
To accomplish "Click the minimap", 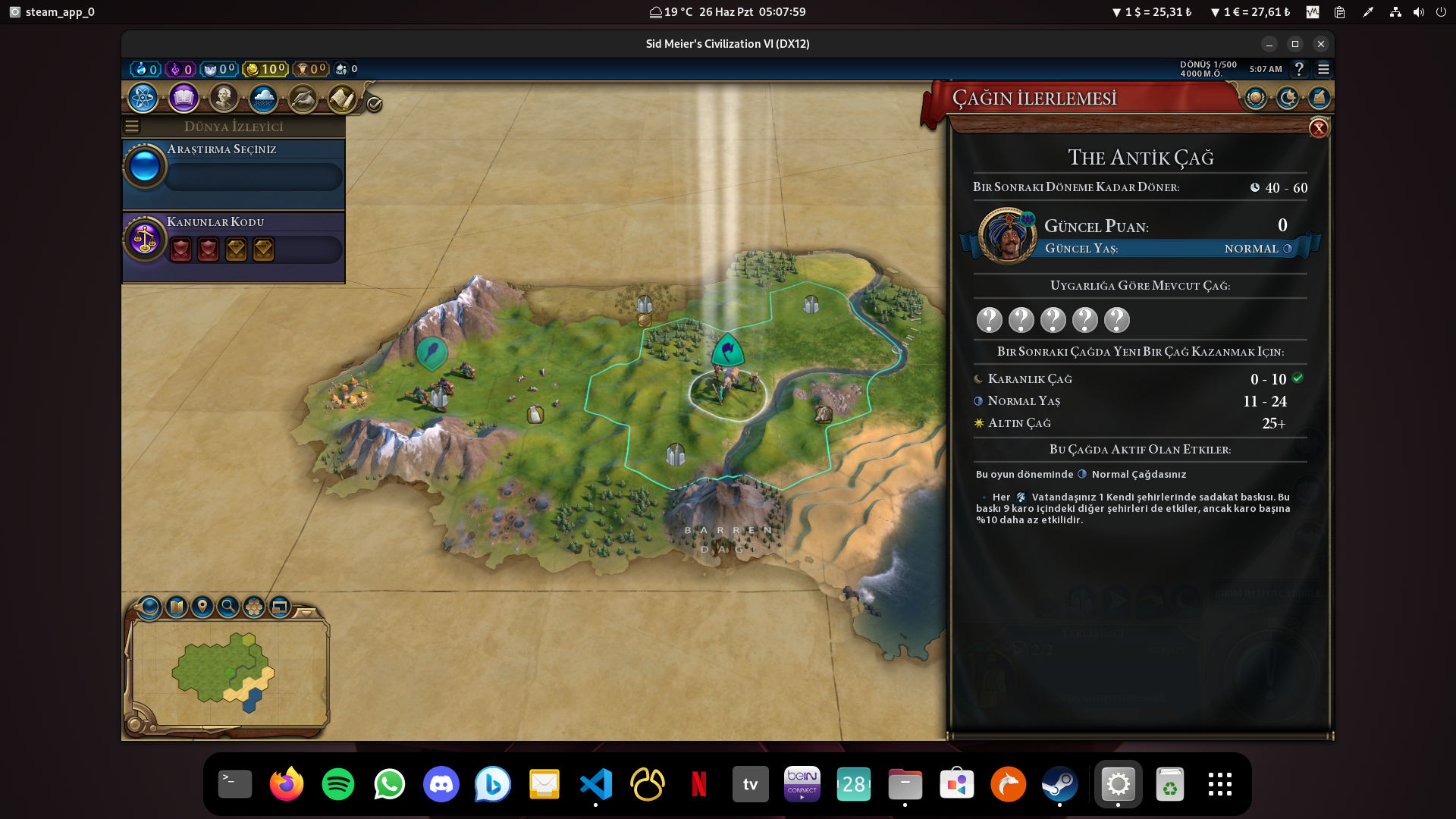I will 227,671.
